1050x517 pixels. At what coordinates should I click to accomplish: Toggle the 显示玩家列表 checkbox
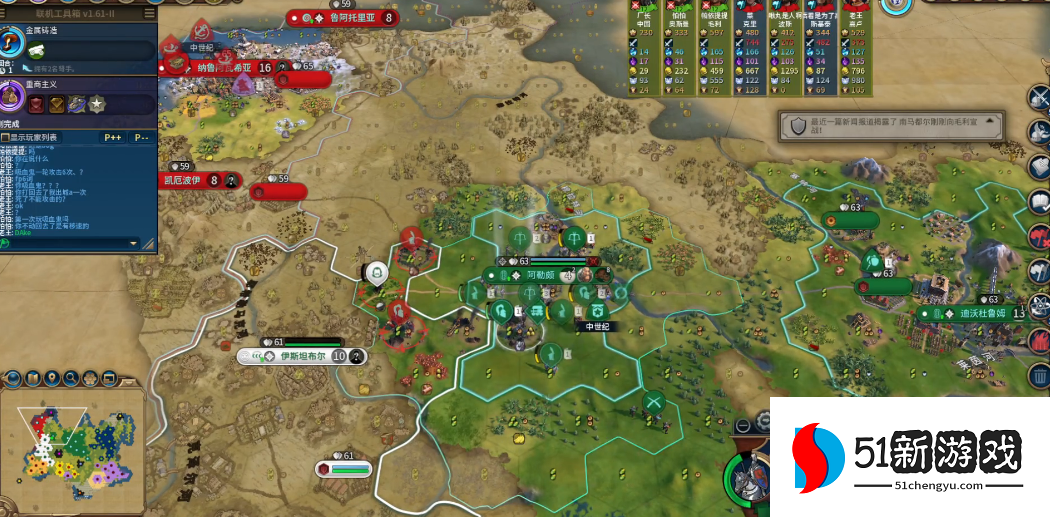(x=6, y=137)
